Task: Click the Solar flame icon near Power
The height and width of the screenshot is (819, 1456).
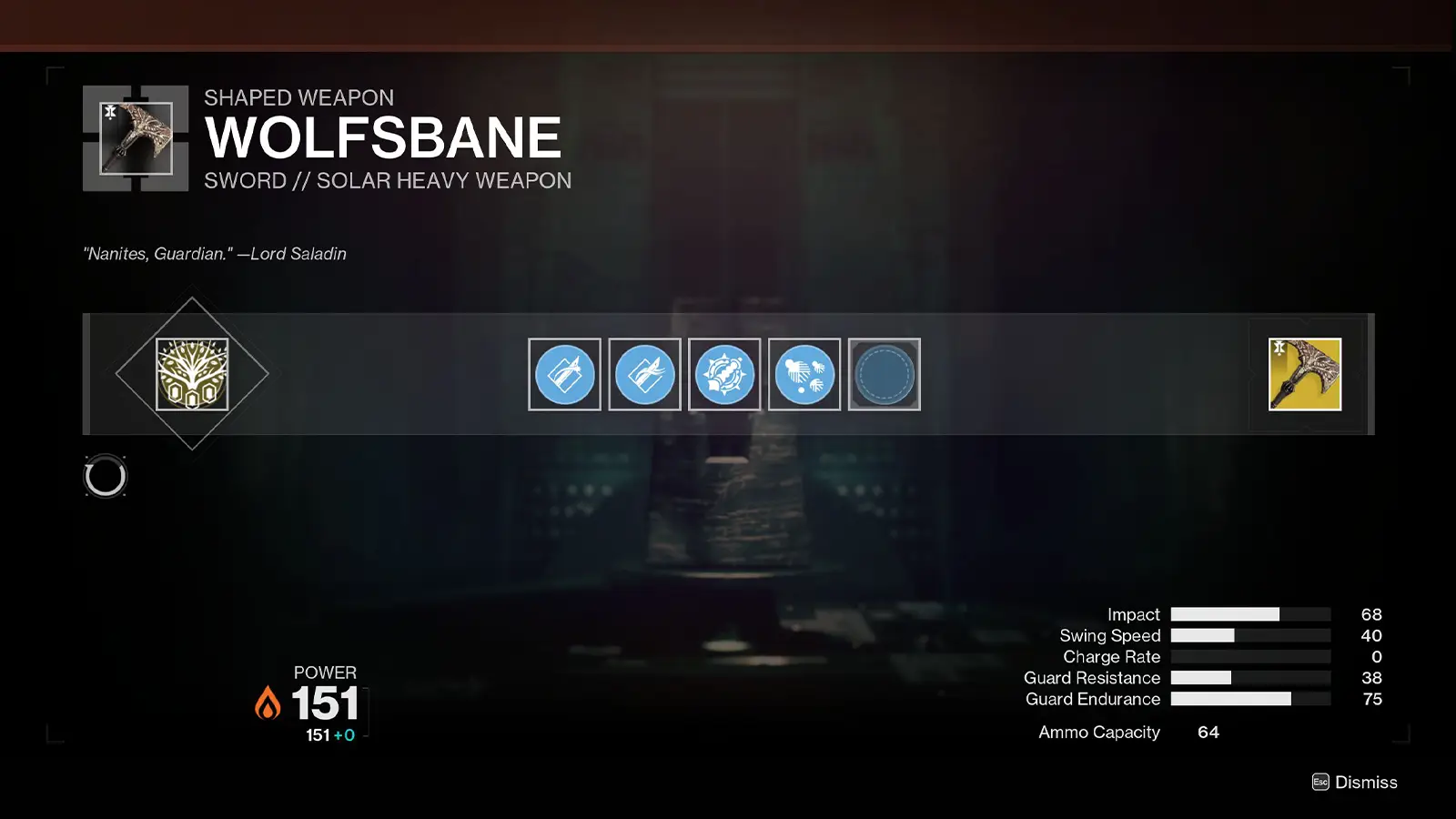Action: 267,703
